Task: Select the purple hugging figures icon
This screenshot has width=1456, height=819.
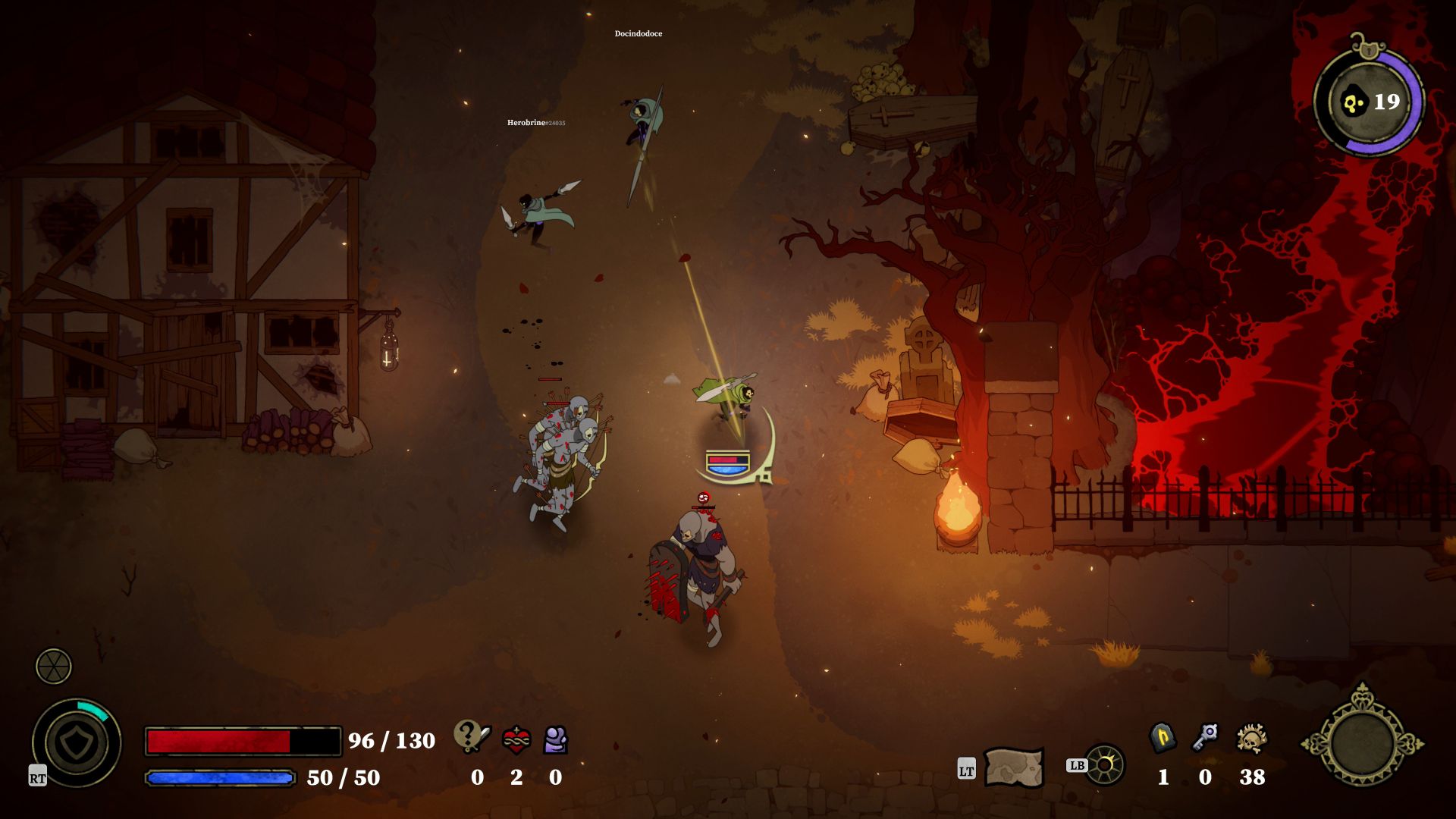Action: click(556, 739)
